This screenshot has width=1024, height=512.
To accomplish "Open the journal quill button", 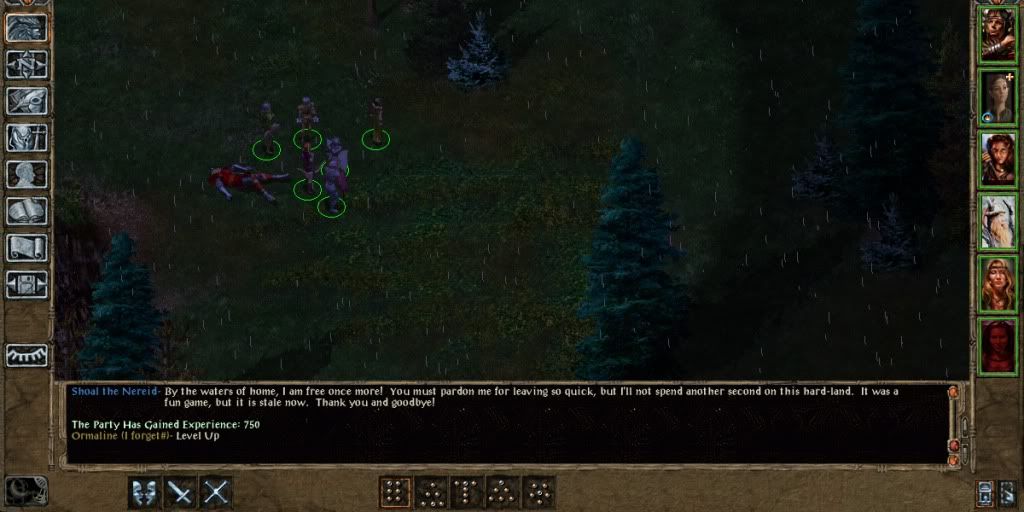I will (x=27, y=101).
